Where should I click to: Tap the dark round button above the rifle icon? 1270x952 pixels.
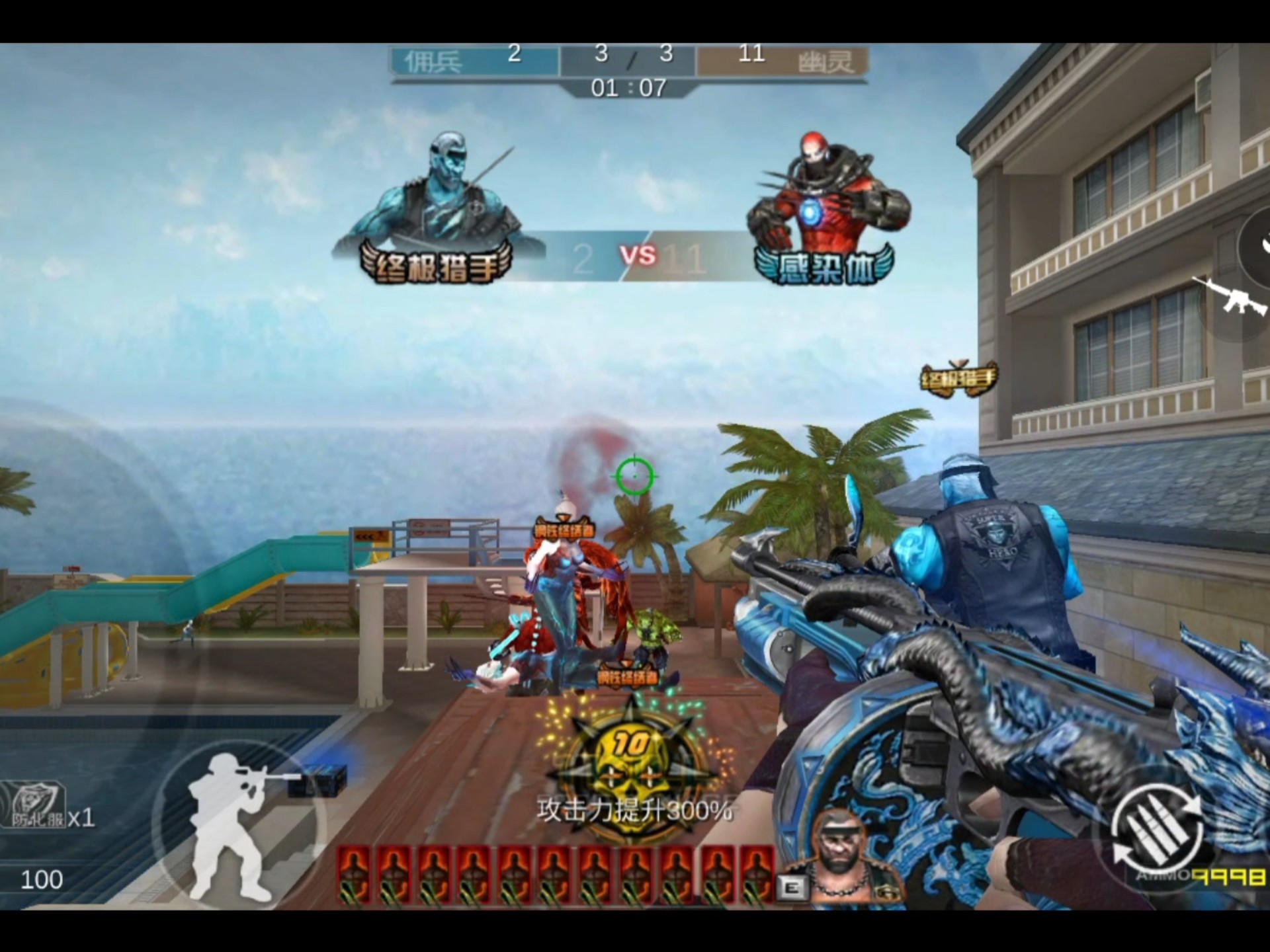pyautogui.click(x=1257, y=246)
